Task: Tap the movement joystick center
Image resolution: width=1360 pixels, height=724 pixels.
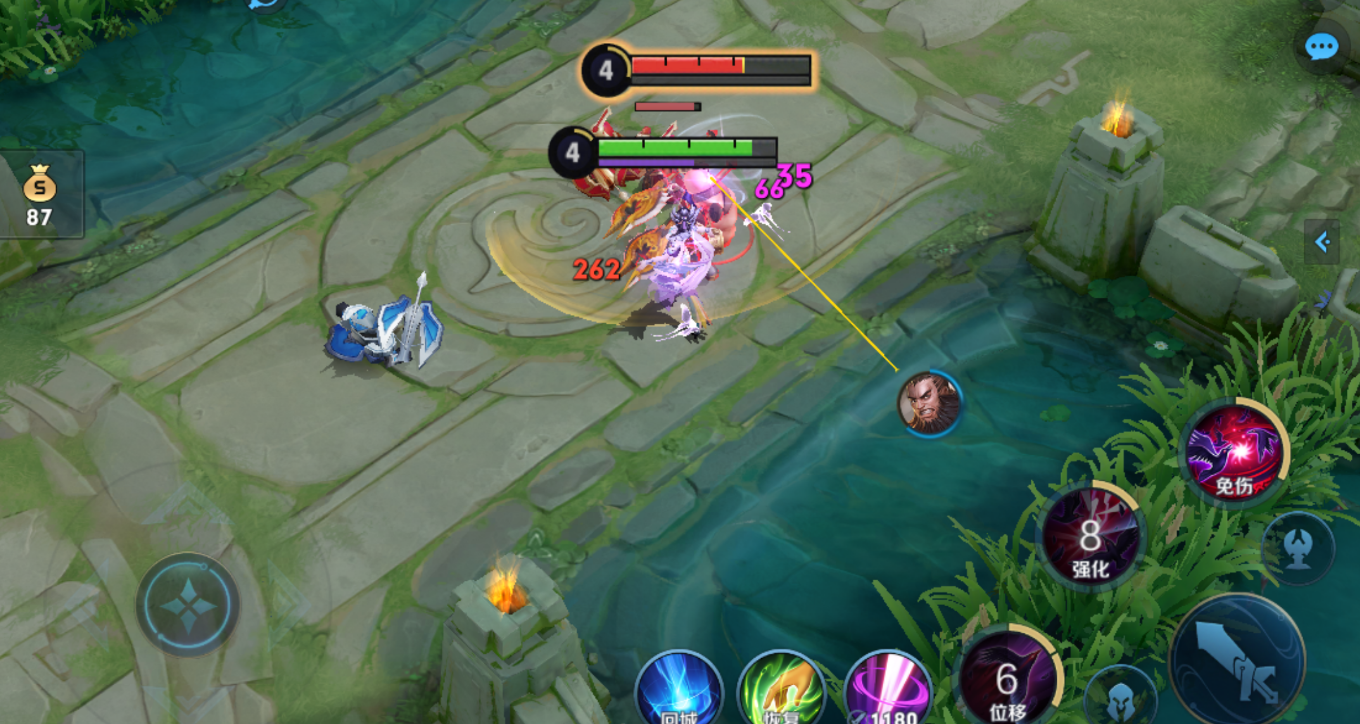Action: [187, 604]
